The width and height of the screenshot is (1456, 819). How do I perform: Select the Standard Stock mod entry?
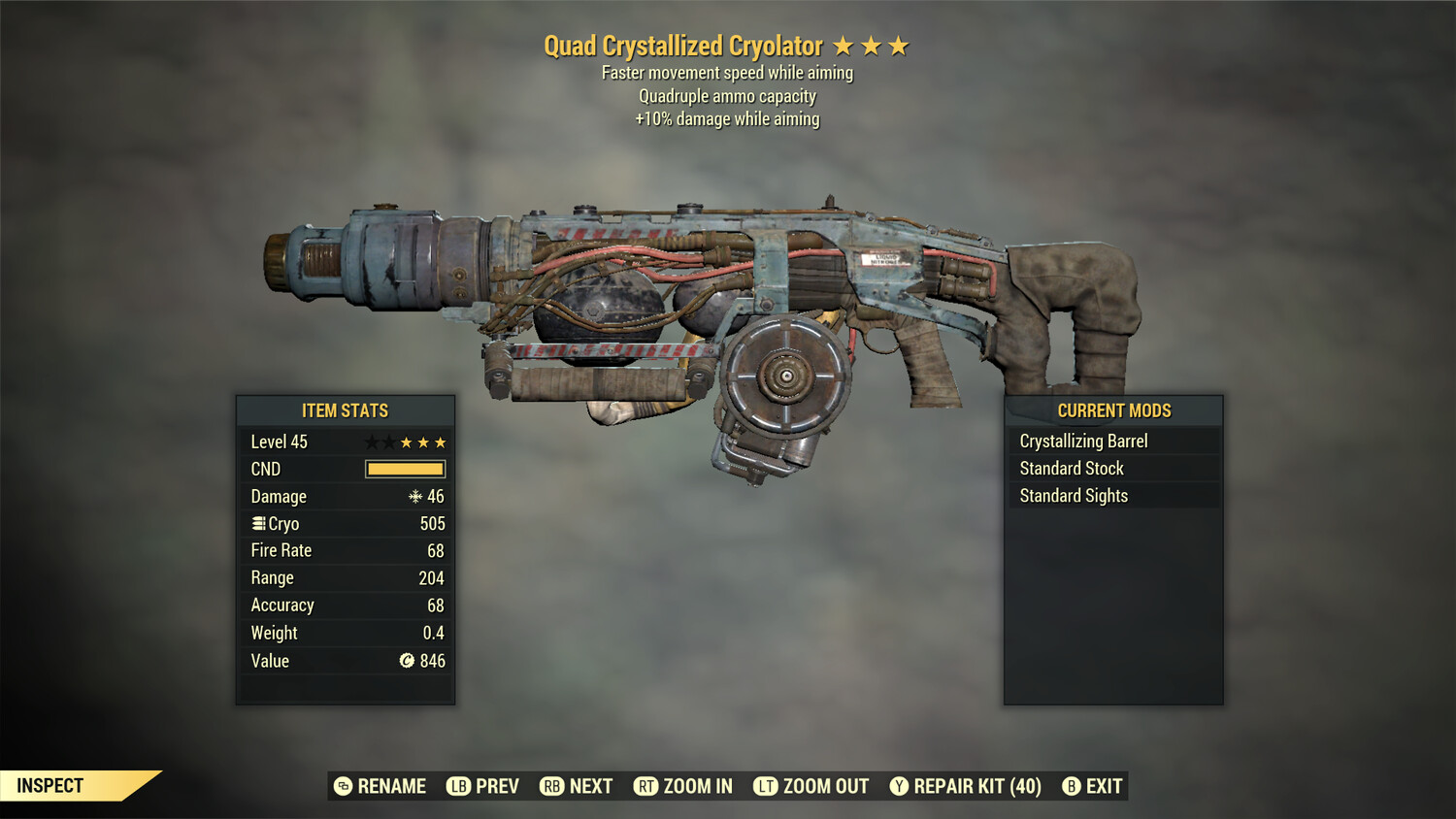pyautogui.click(x=1071, y=468)
